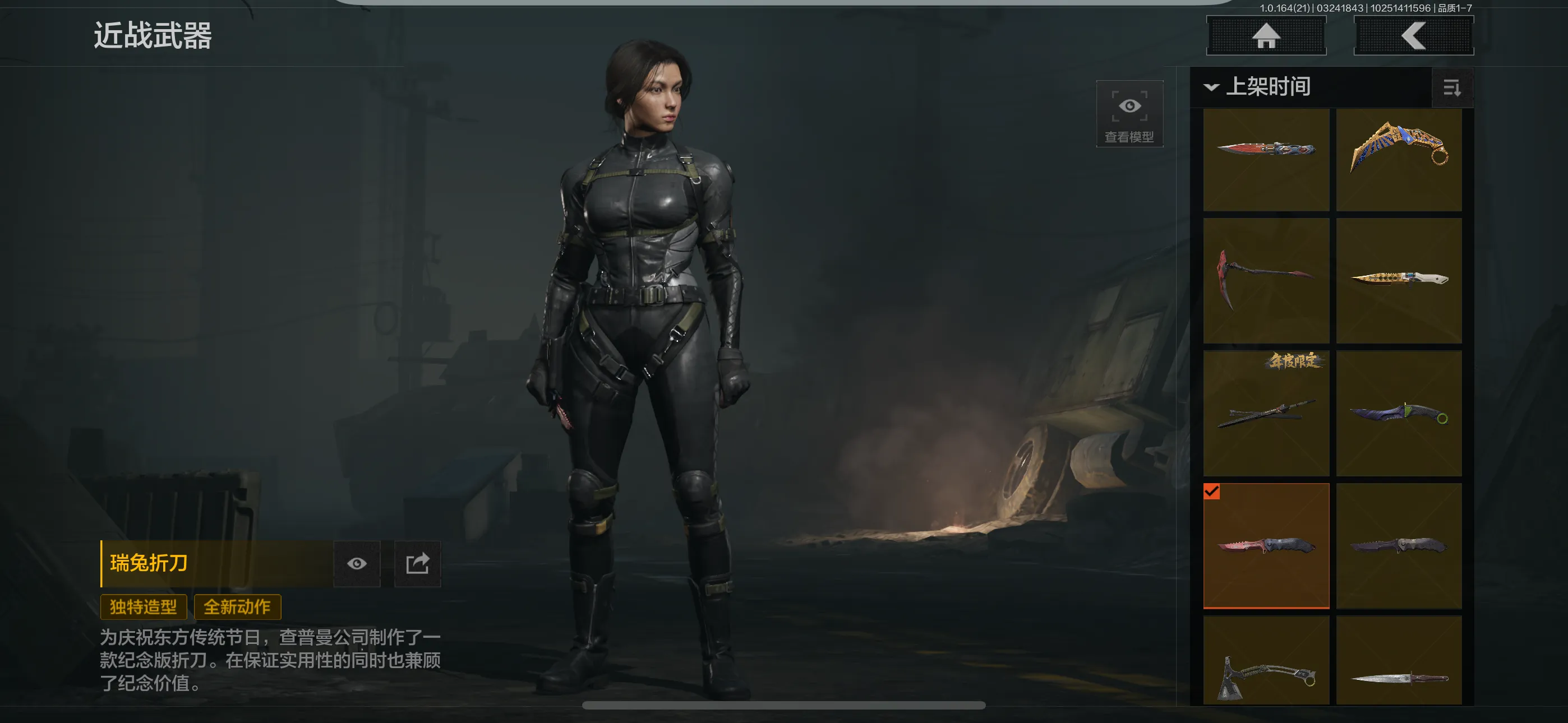Click the 全新动作 tag
The width and height of the screenshot is (1568, 723).
click(x=237, y=607)
